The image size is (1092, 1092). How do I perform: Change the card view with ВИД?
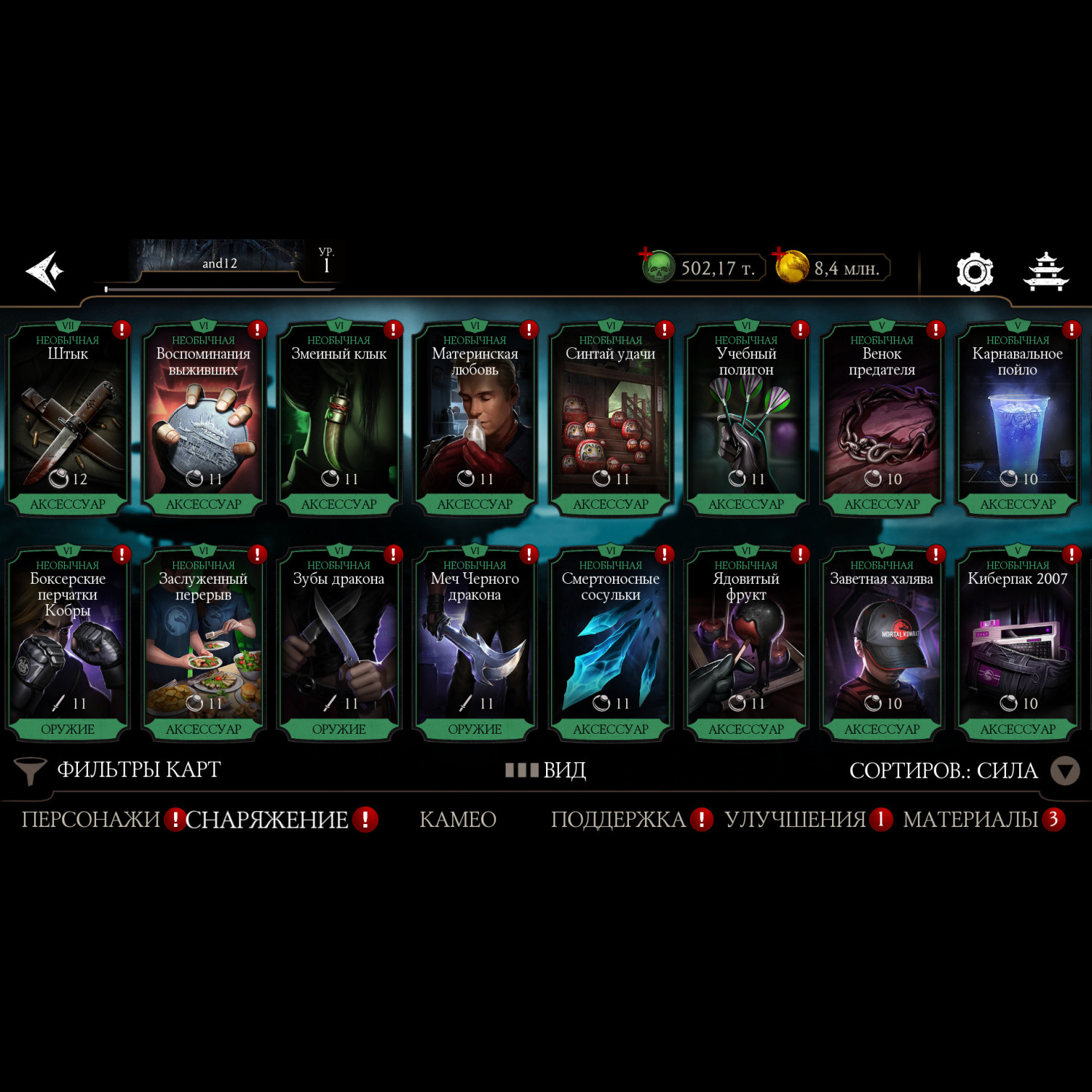click(x=546, y=769)
